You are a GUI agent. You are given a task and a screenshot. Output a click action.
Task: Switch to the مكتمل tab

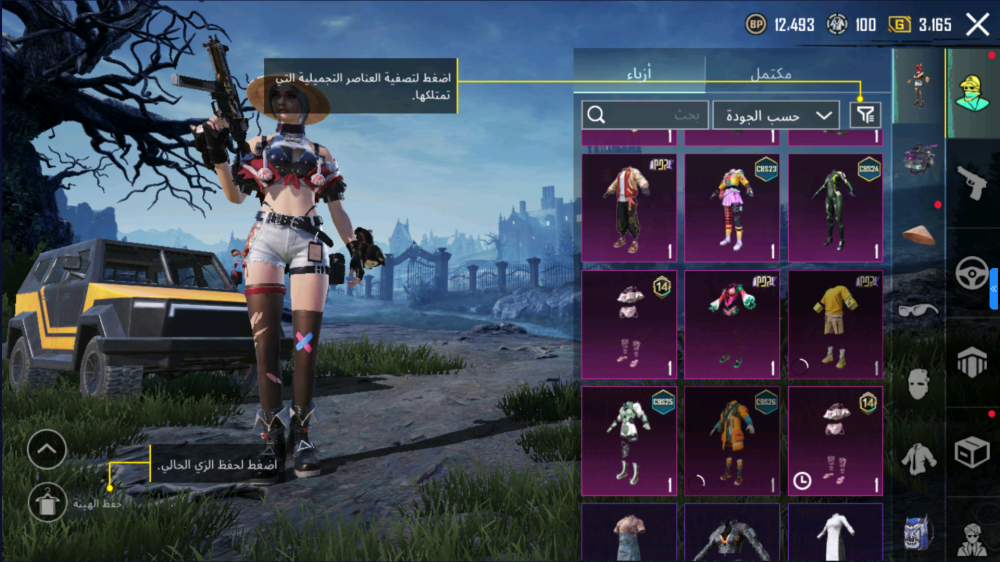(771, 73)
